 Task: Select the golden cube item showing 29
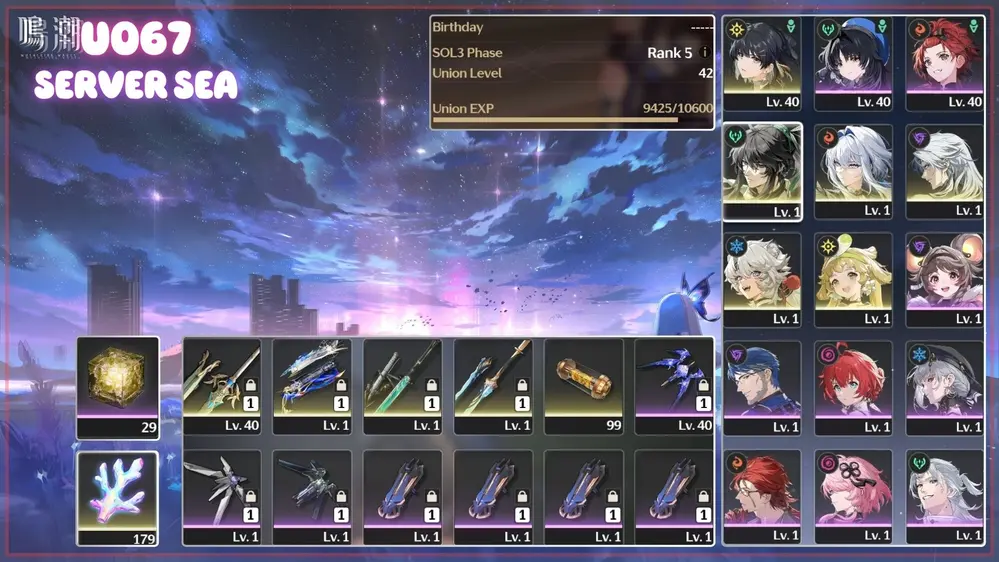coord(118,378)
